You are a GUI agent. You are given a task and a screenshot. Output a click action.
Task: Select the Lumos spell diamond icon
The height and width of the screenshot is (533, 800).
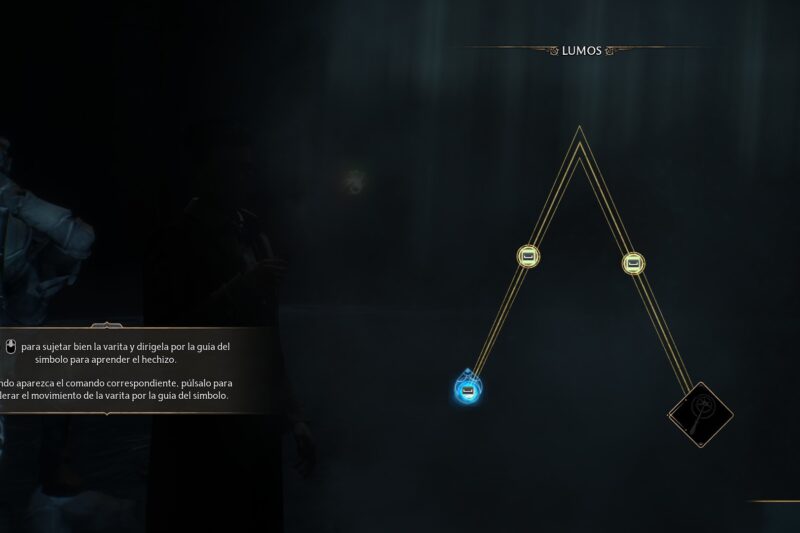click(x=700, y=414)
